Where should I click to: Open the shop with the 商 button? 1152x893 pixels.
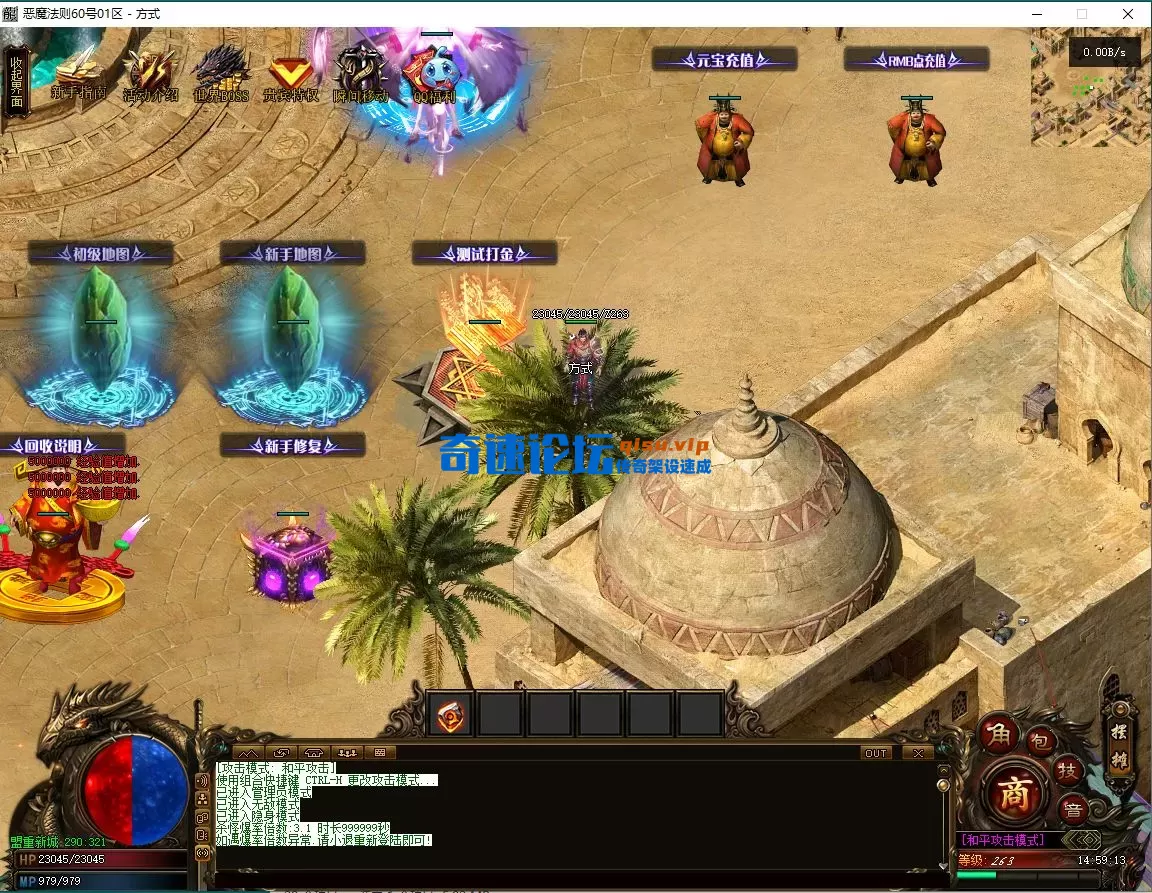(x=1016, y=794)
